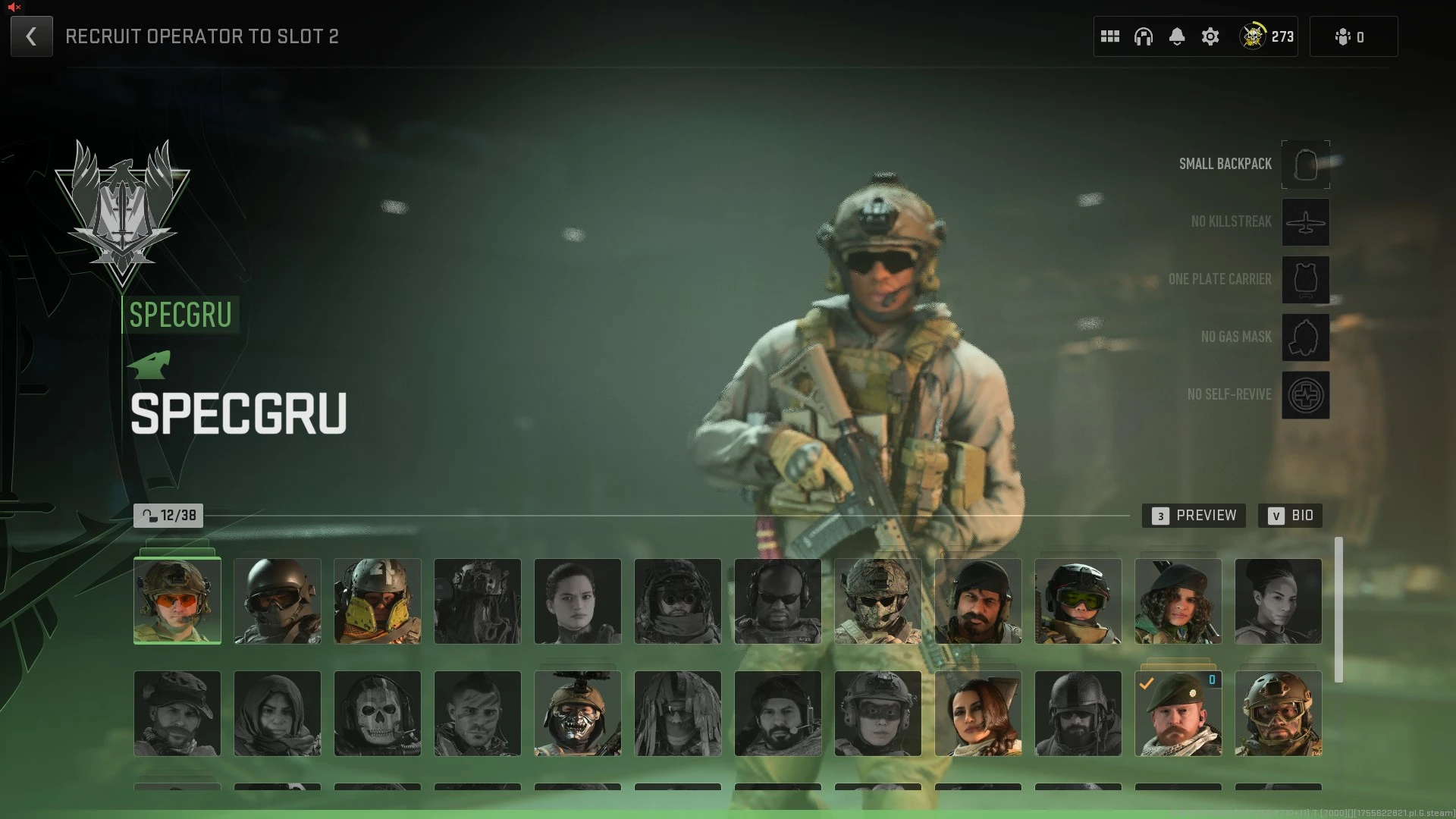Select the One Plate Carrier icon
The height and width of the screenshot is (819, 1456).
1305,280
